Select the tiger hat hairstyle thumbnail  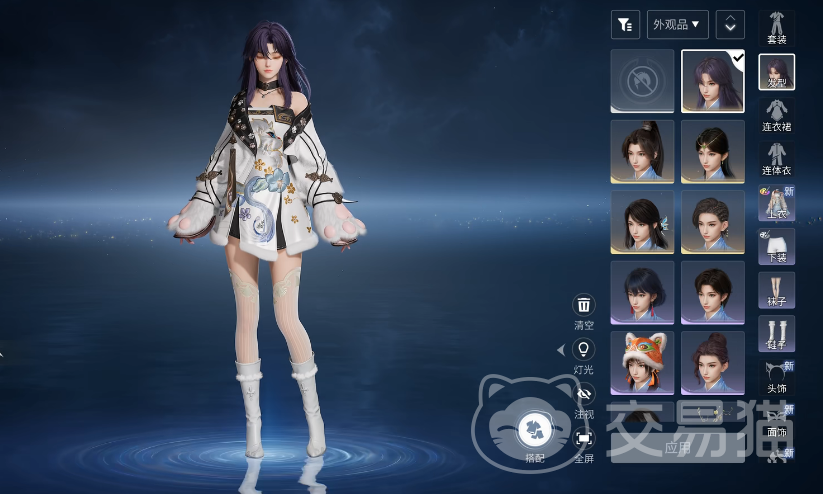point(642,363)
